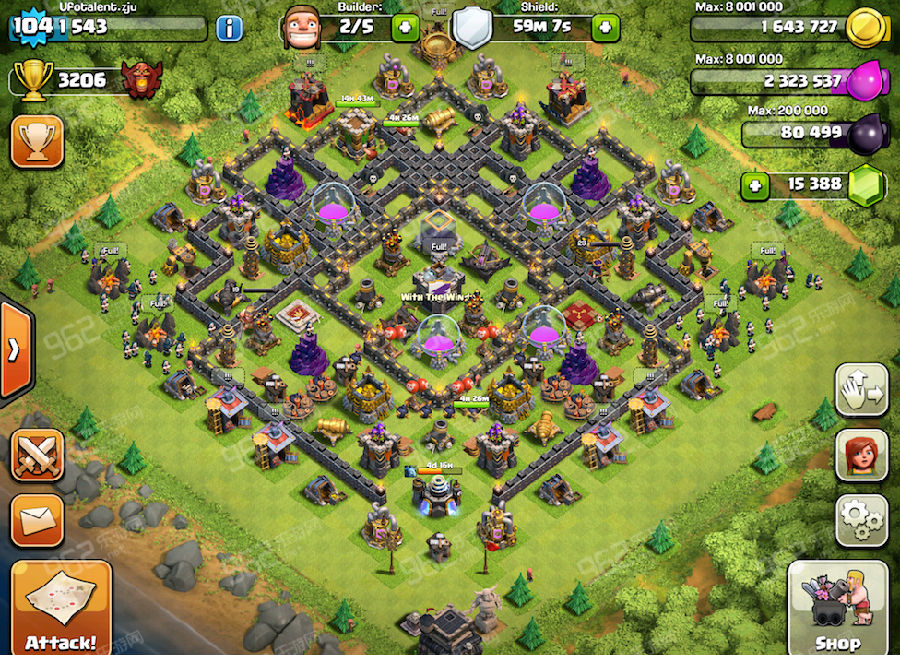Open the crossed swords battle log

[37, 456]
